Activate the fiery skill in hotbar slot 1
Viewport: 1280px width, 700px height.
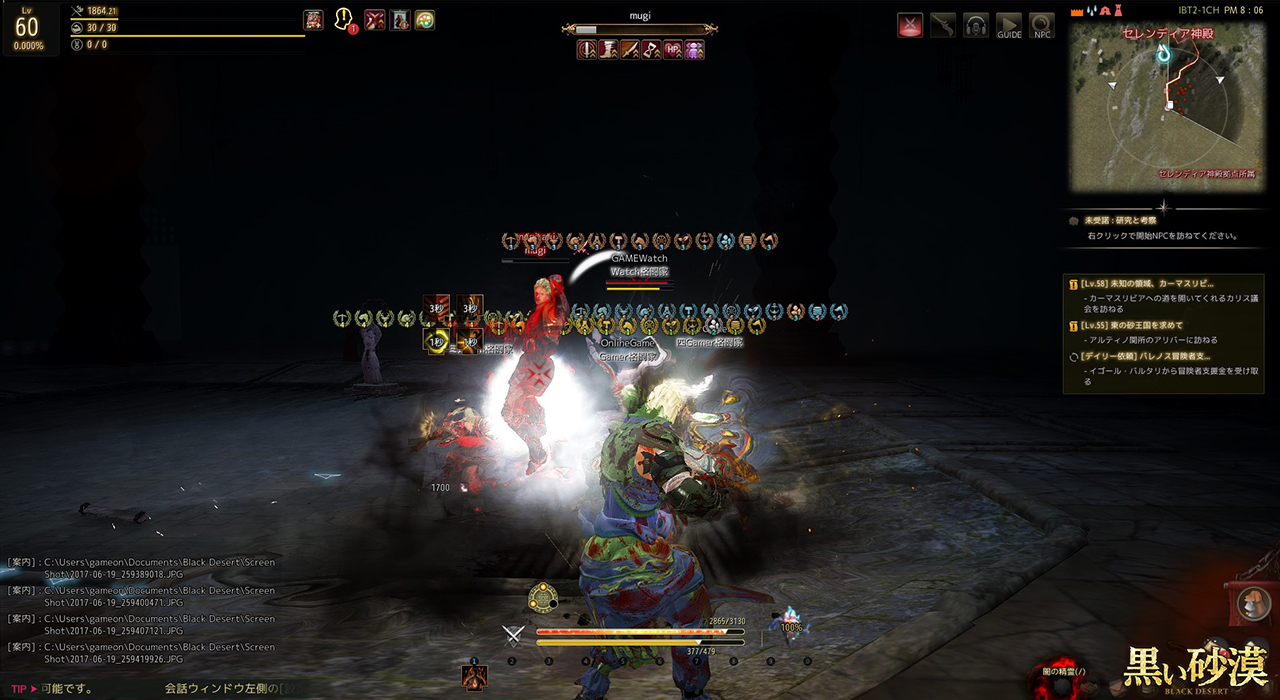(474, 677)
